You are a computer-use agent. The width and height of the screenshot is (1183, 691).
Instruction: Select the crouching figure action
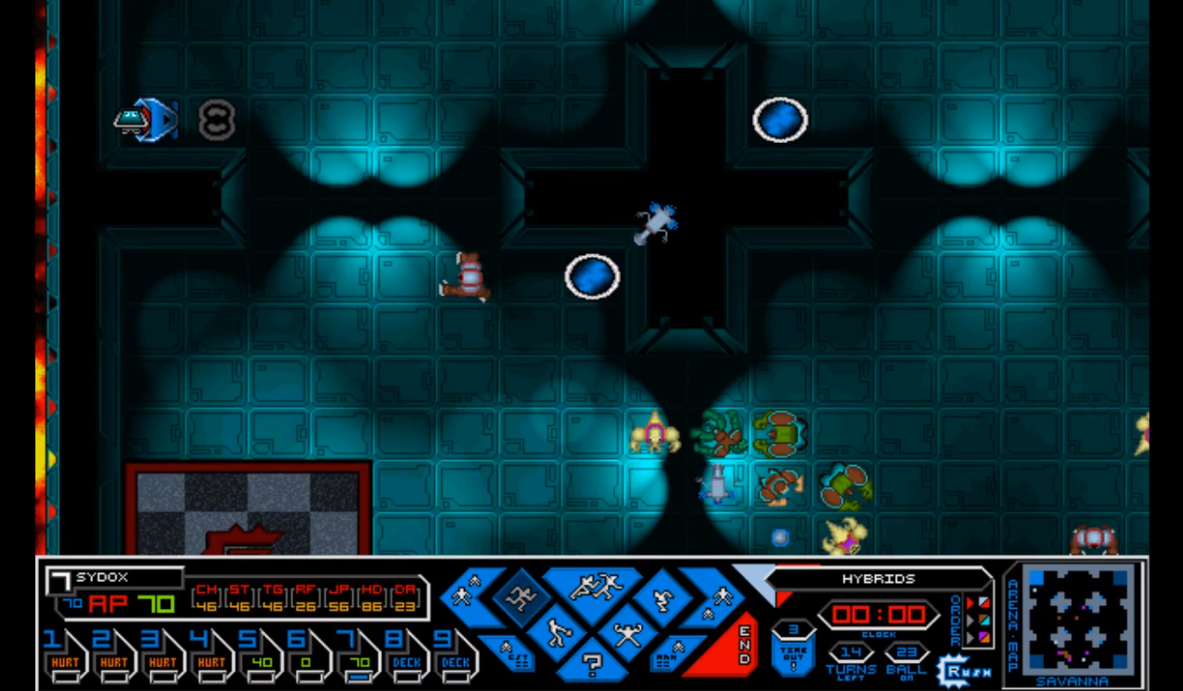tap(661, 600)
